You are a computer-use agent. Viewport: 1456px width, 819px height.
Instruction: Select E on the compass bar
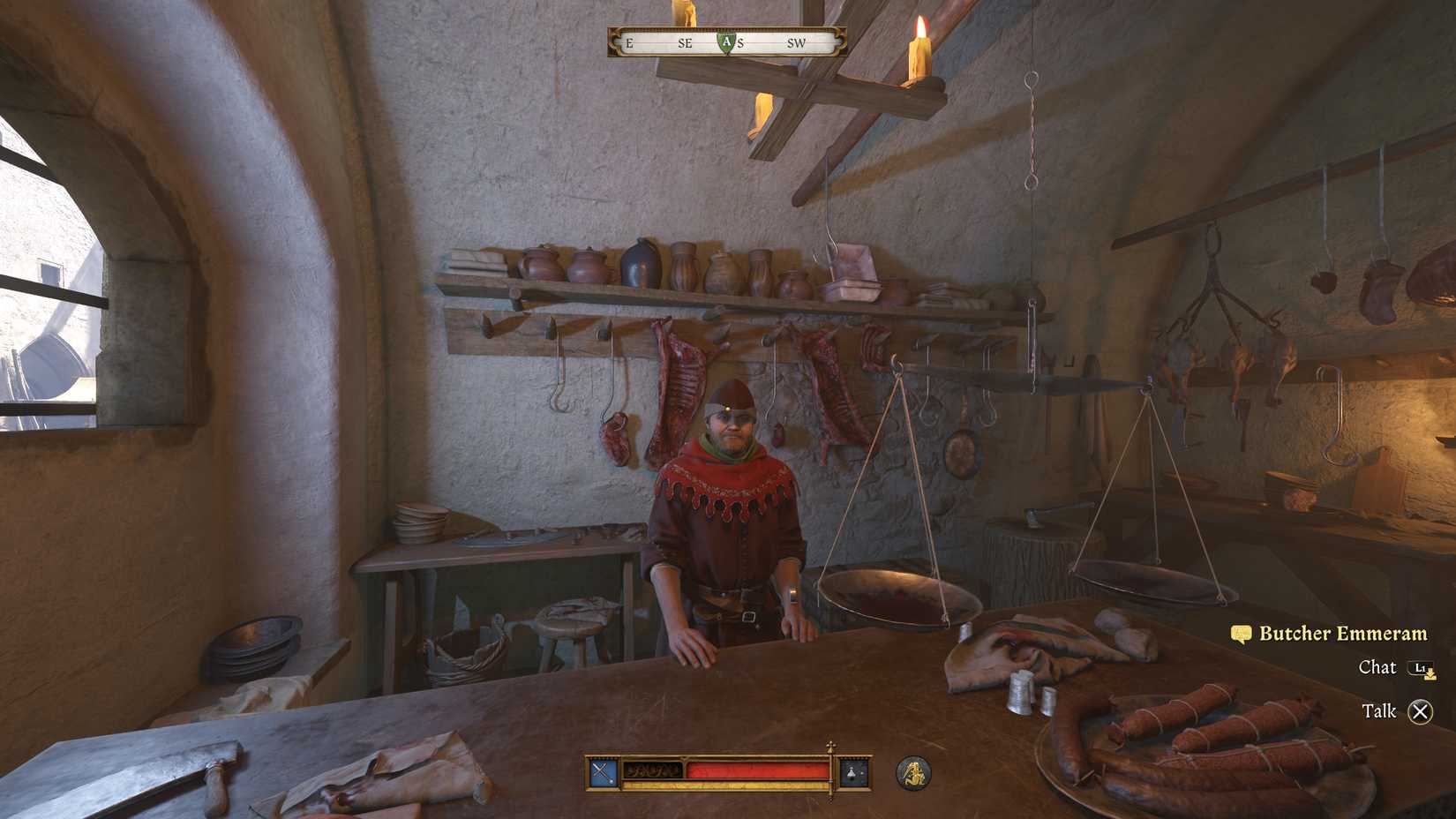pyautogui.click(x=627, y=41)
